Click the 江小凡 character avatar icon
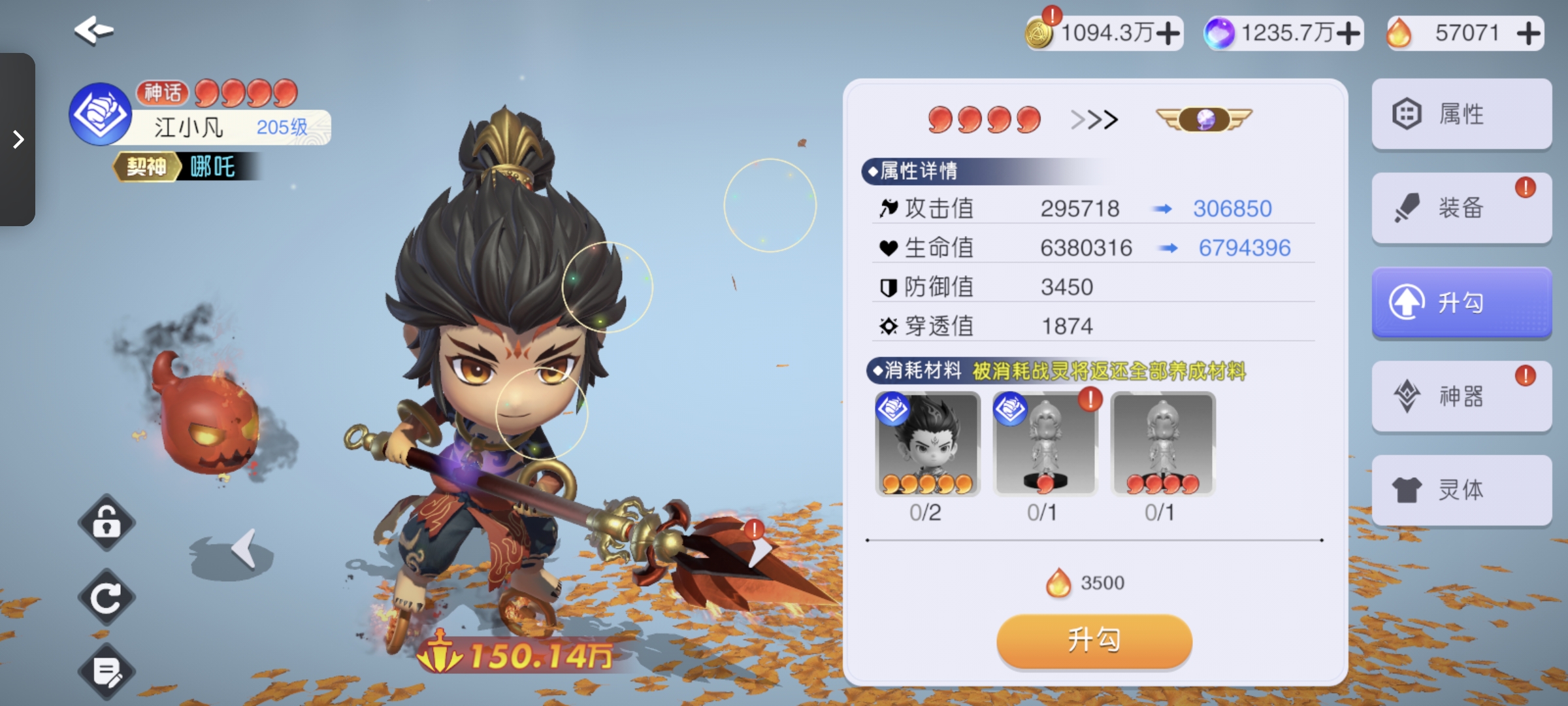This screenshot has width=1568, height=706. 99,112
